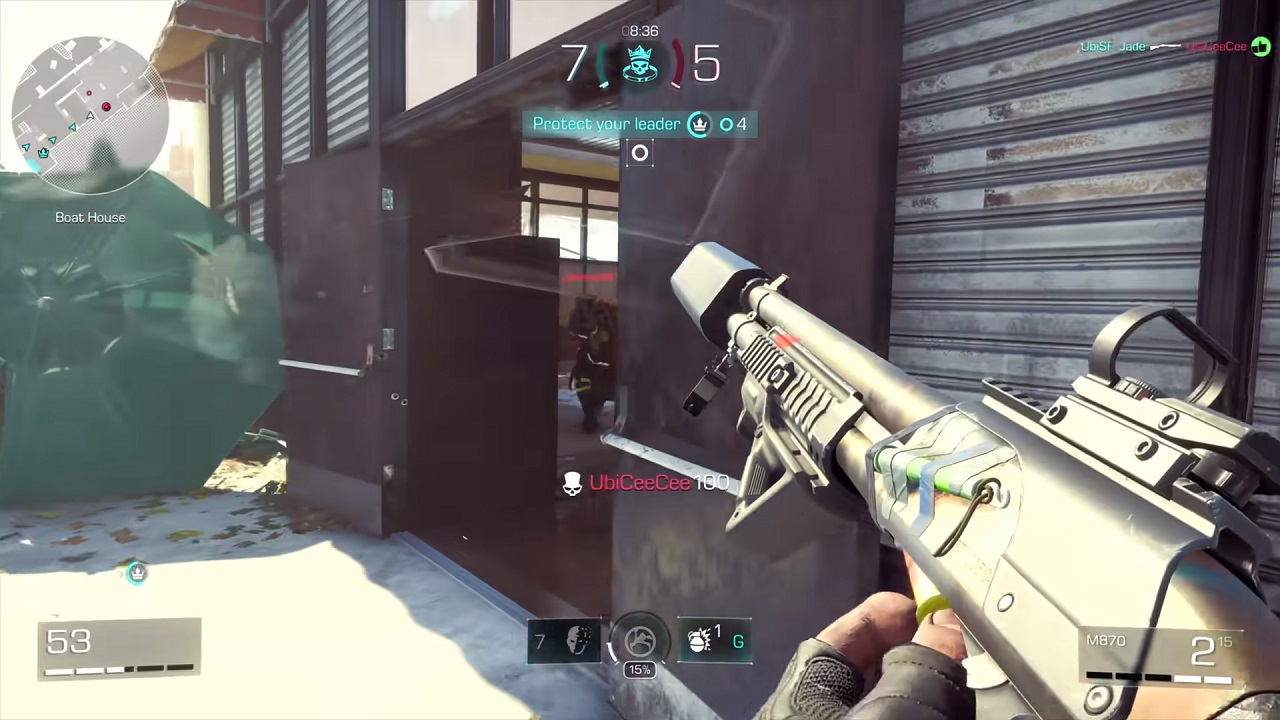The height and width of the screenshot is (720, 1280).
Task: Open the circular minimap
Action: (89, 115)
